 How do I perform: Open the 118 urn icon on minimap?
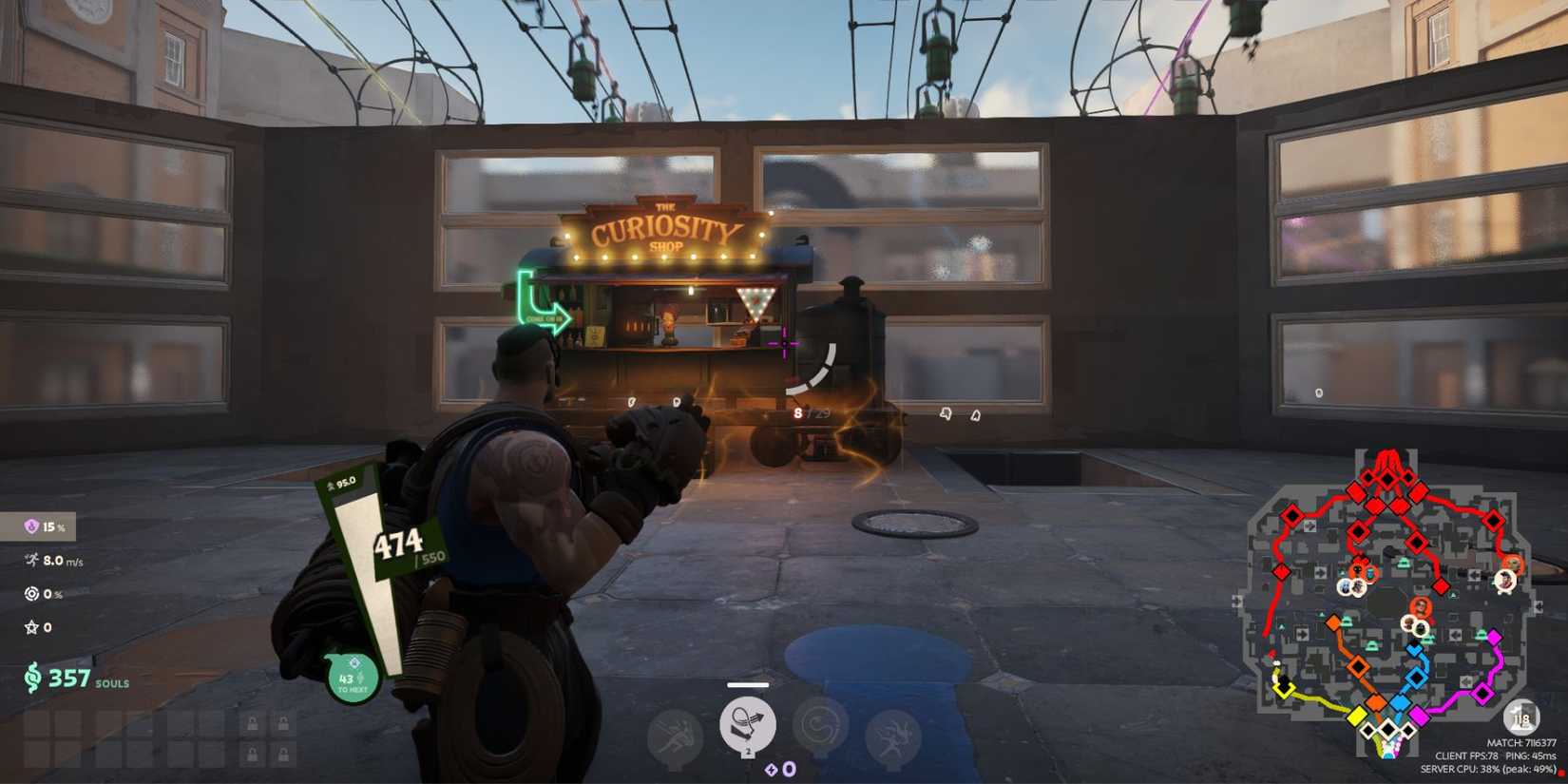[1520, 719]
